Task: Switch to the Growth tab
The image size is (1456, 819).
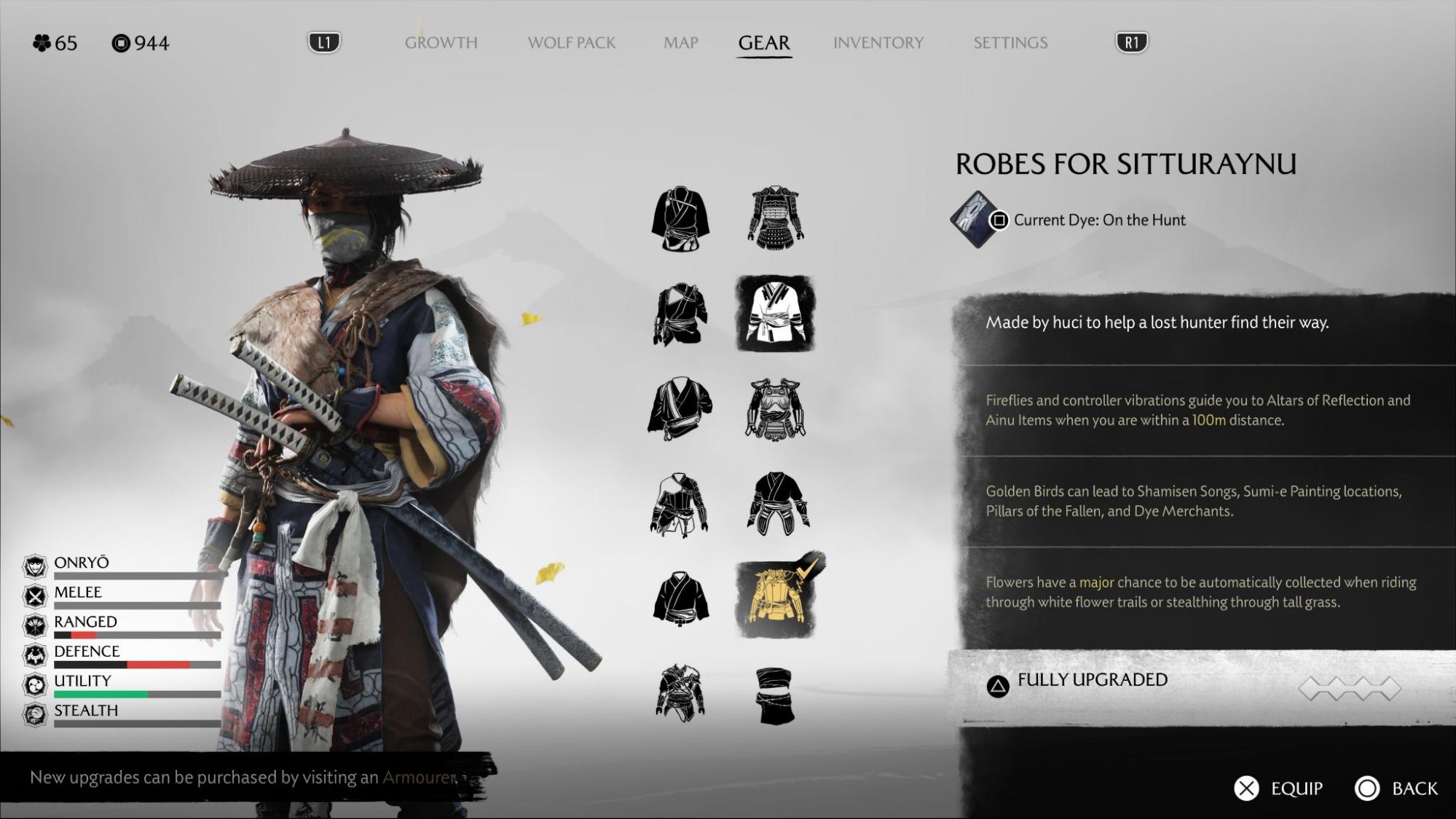Action: click(441, 43)
